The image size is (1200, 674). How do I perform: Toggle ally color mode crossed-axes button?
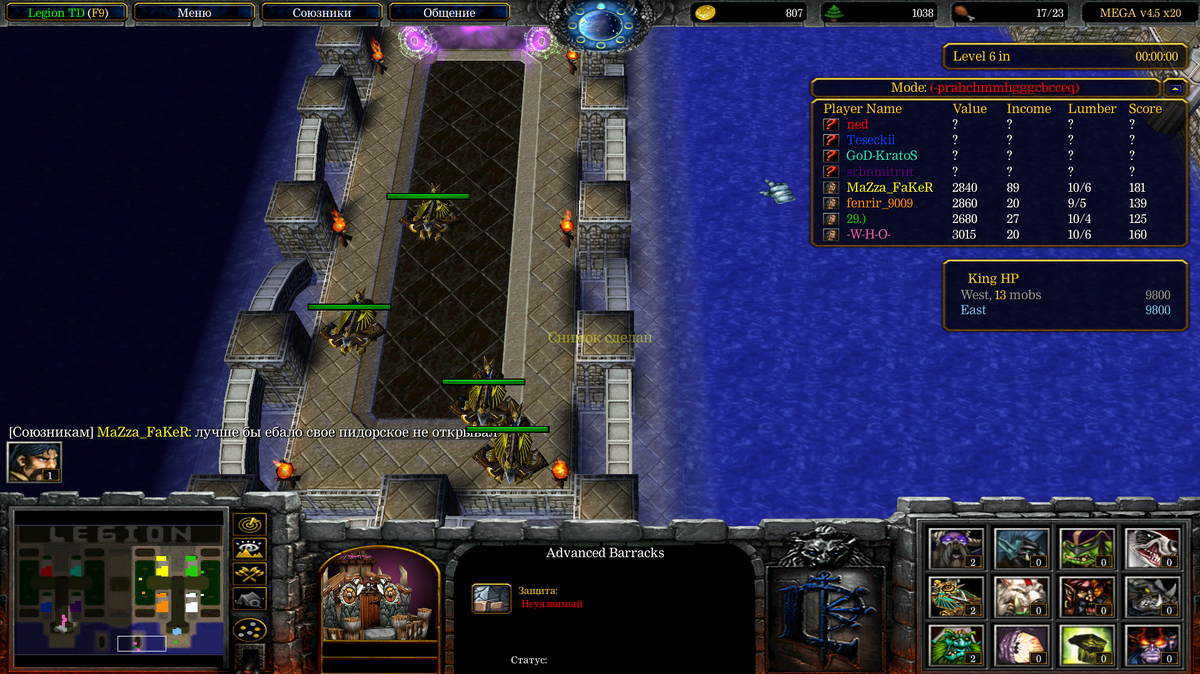[249, 573]
